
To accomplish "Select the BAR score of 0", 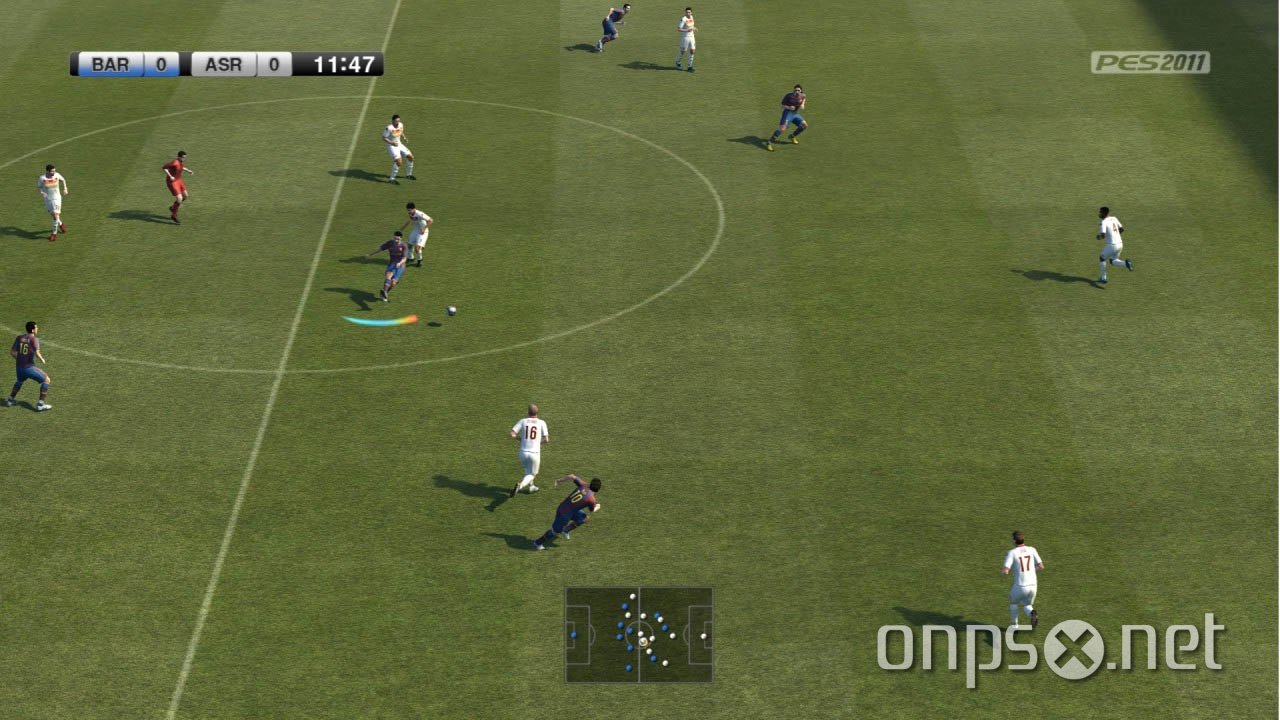I will [160, 65].
